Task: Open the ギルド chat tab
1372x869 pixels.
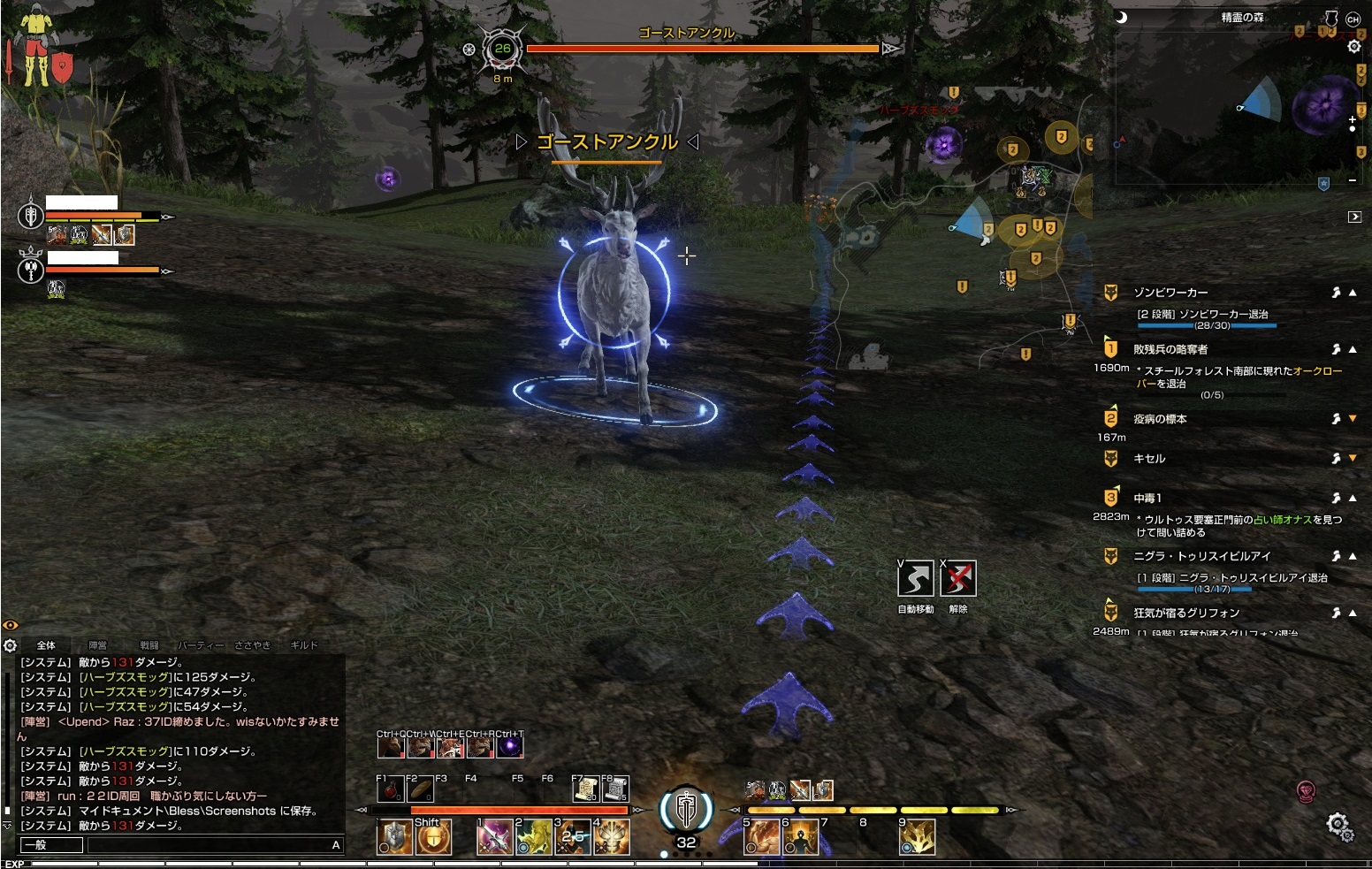Action: click(x=303, y=645)
